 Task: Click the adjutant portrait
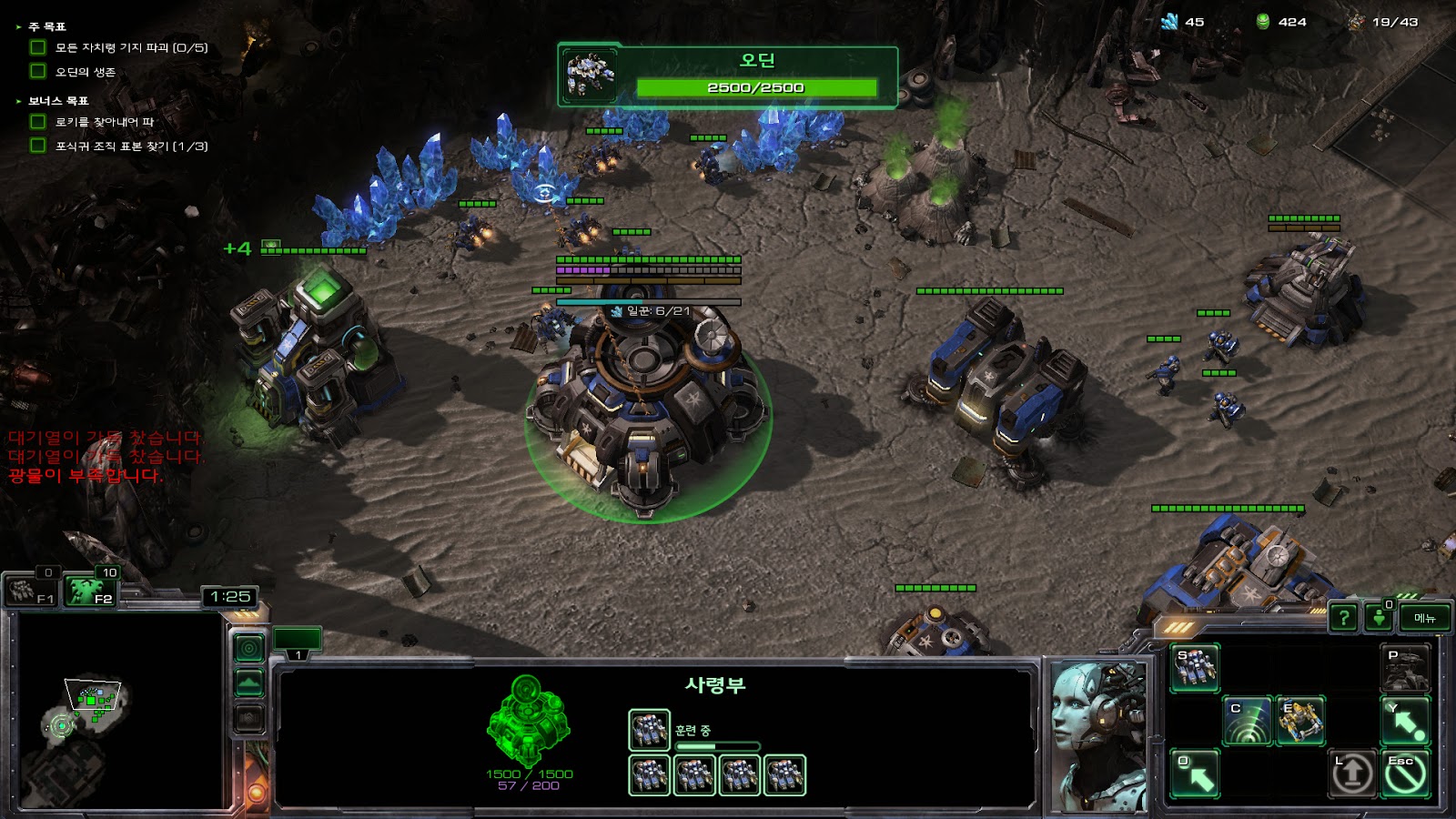pyautogui.click(x=1098, y=735)
